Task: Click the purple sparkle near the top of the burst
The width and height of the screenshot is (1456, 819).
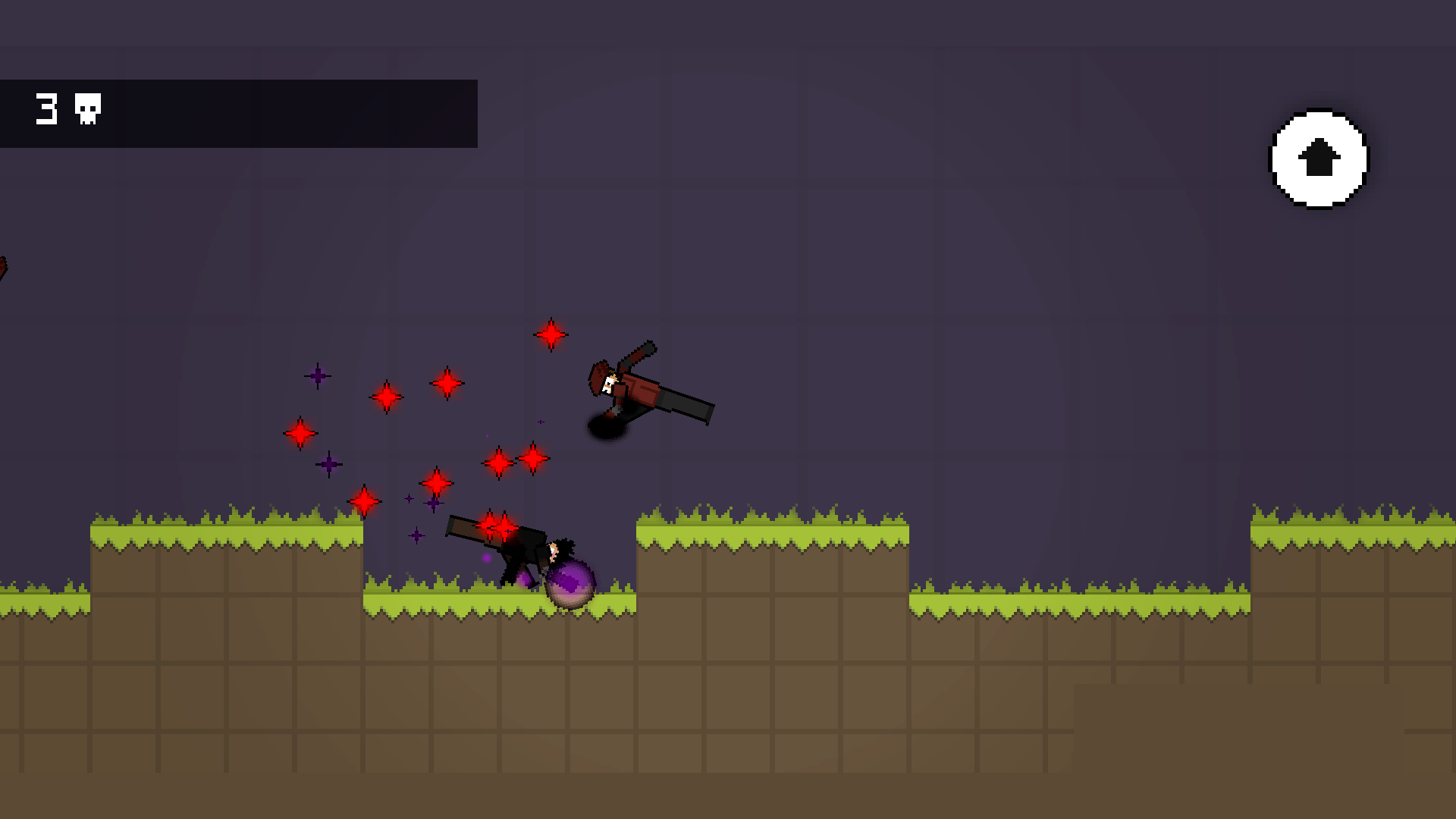Action: 319,376
